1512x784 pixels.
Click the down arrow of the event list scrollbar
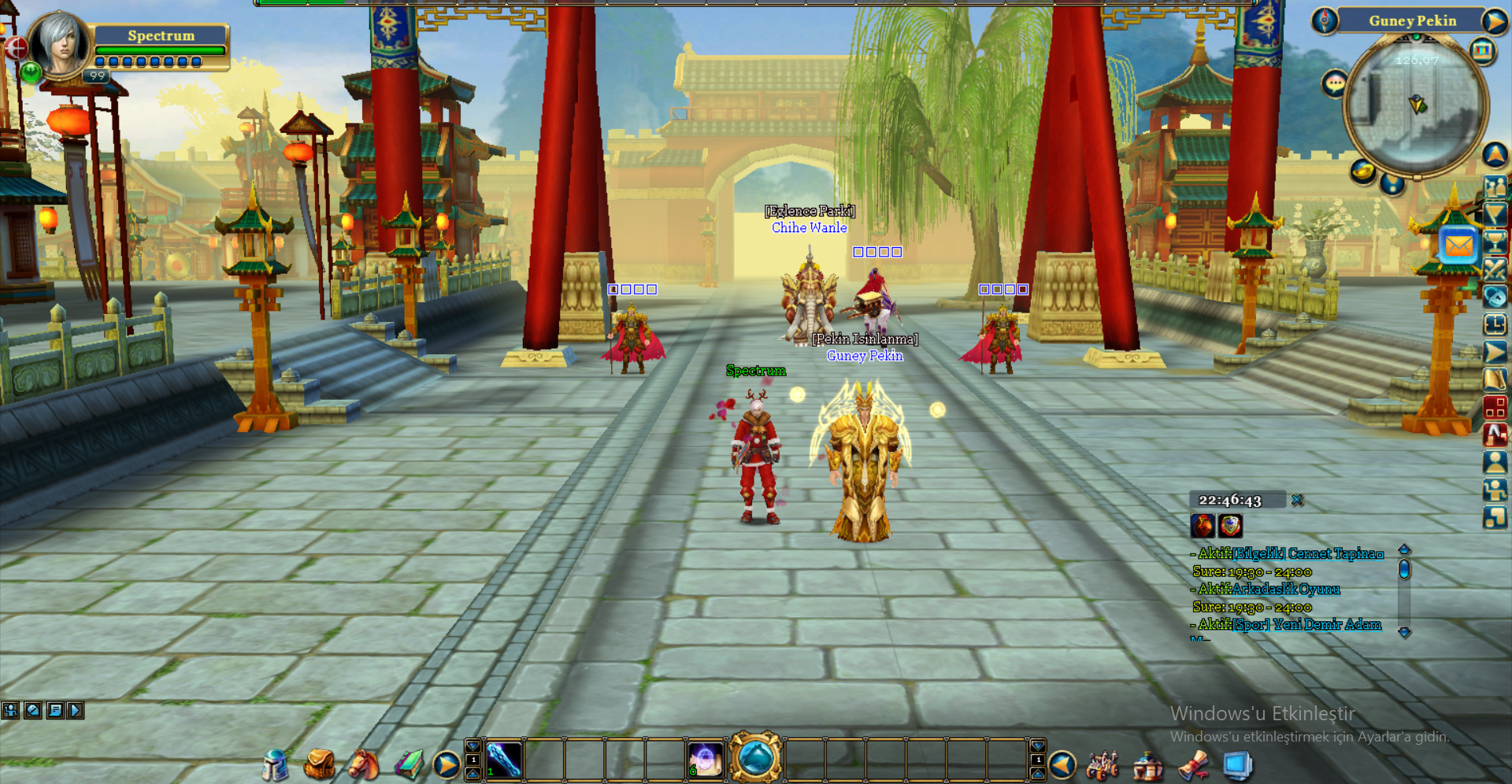click(x=1405, y=632)
